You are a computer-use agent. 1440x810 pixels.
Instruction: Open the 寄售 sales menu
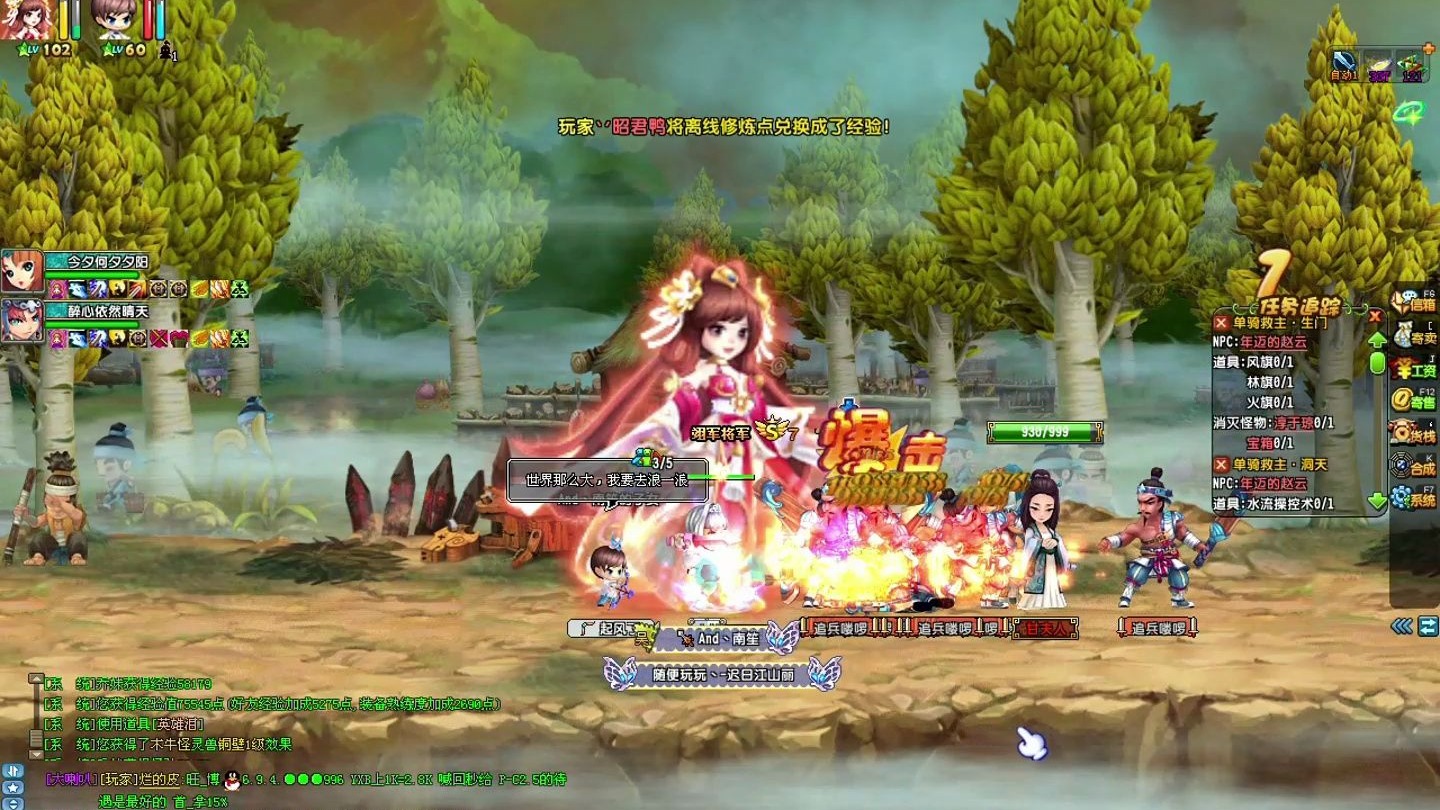point(1413,401)
